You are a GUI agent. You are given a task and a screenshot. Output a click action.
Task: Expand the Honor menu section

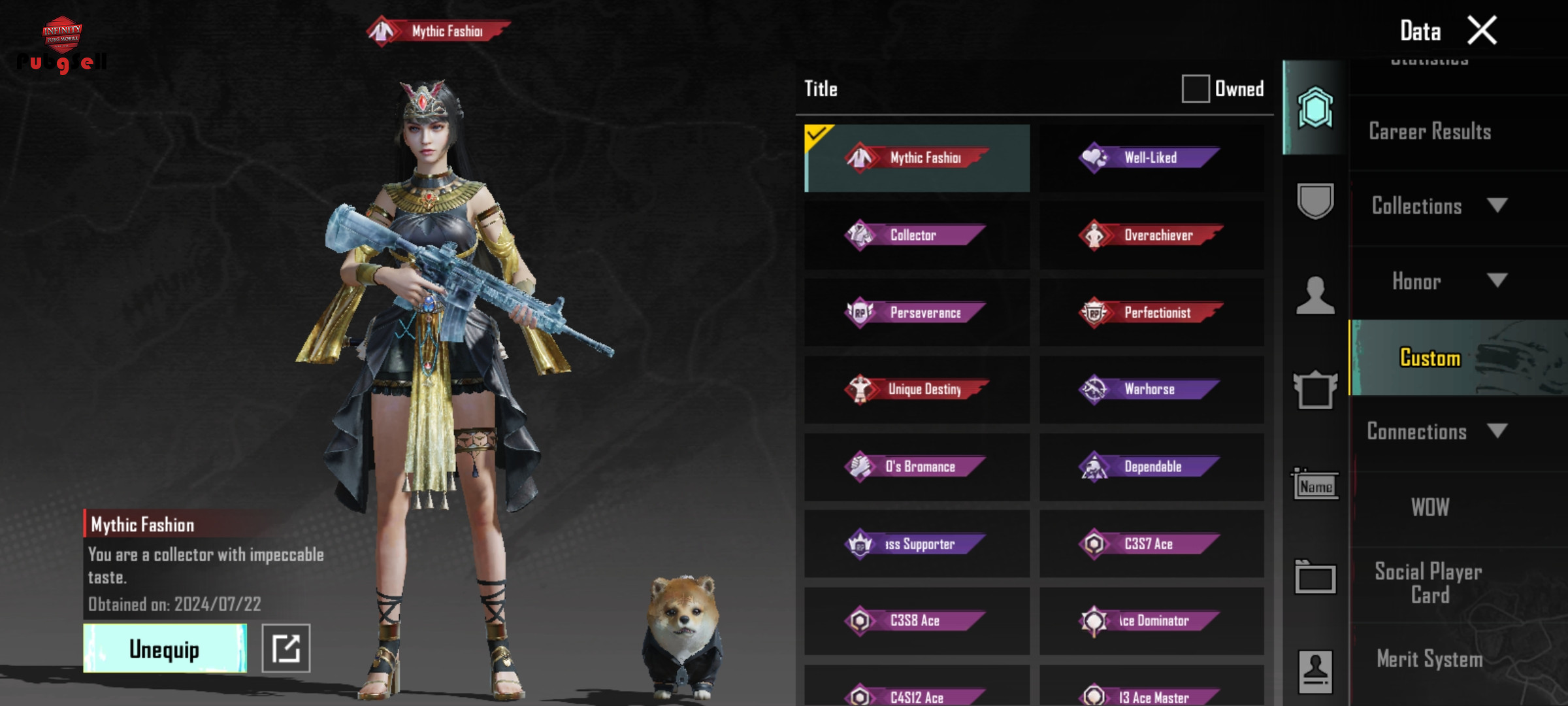pyautogui.click(x=1437, y=282)
